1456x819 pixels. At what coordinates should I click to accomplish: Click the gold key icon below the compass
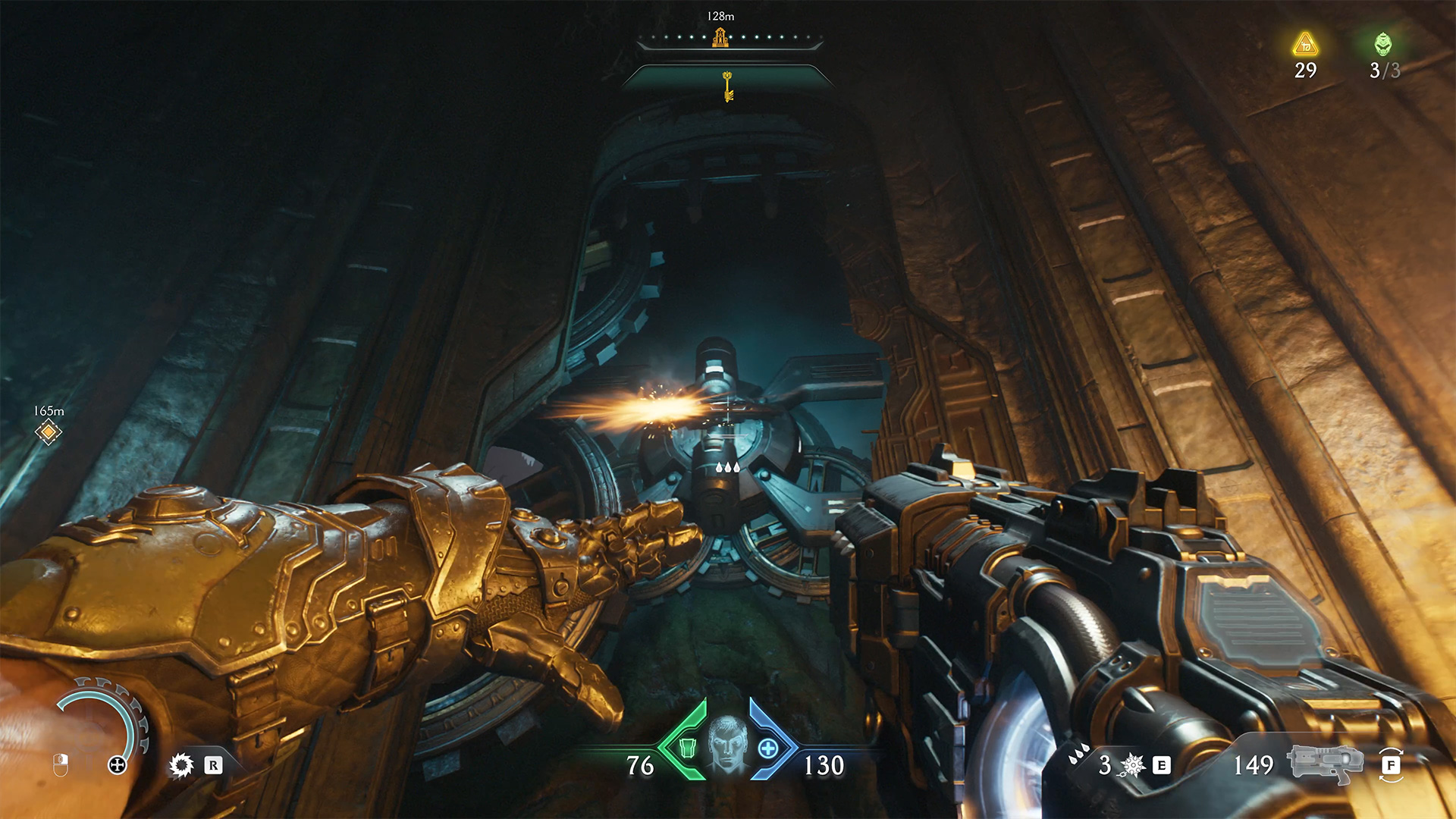(728, 86)
